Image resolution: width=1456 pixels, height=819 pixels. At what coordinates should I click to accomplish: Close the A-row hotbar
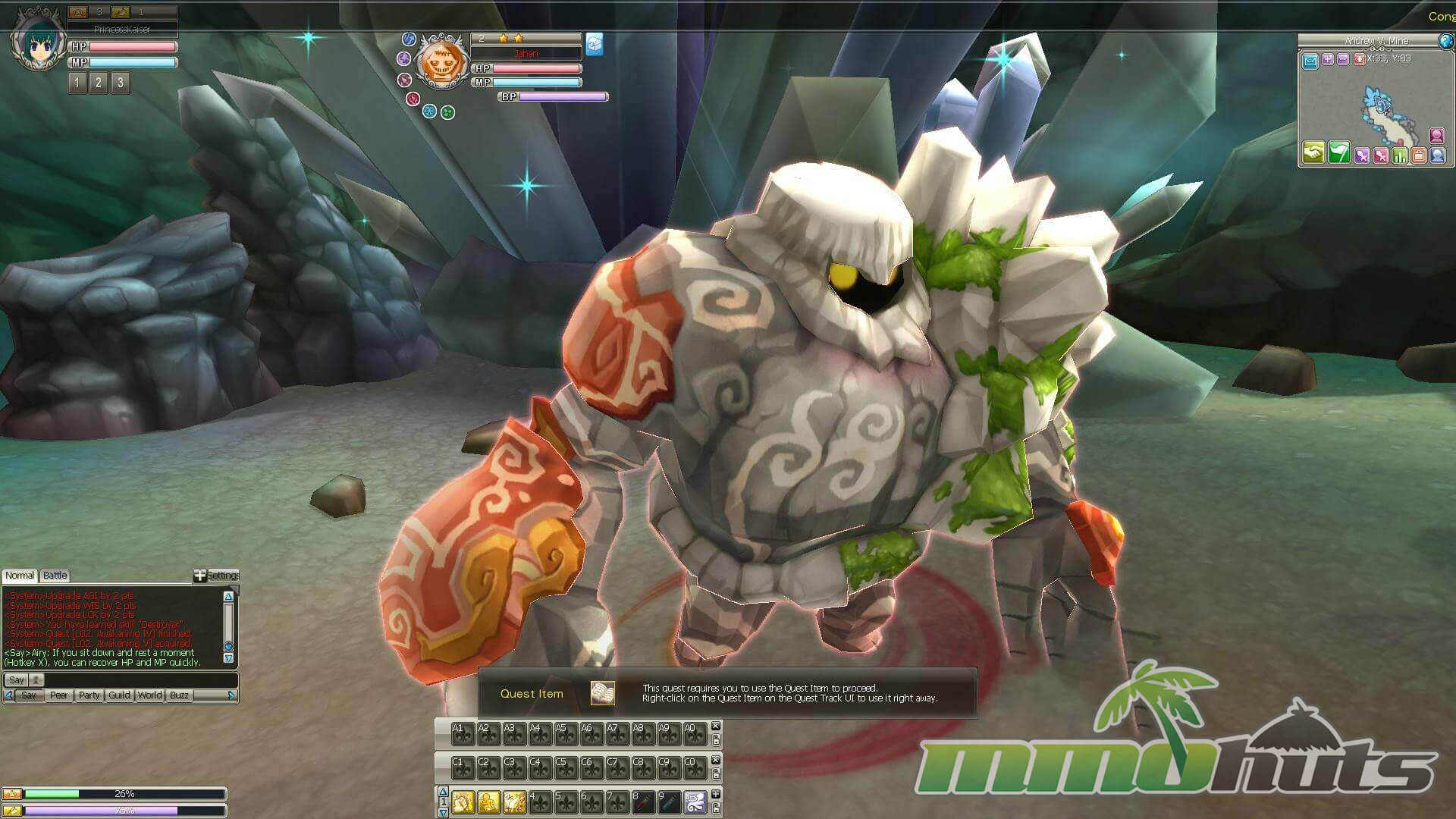pos(715,726)
